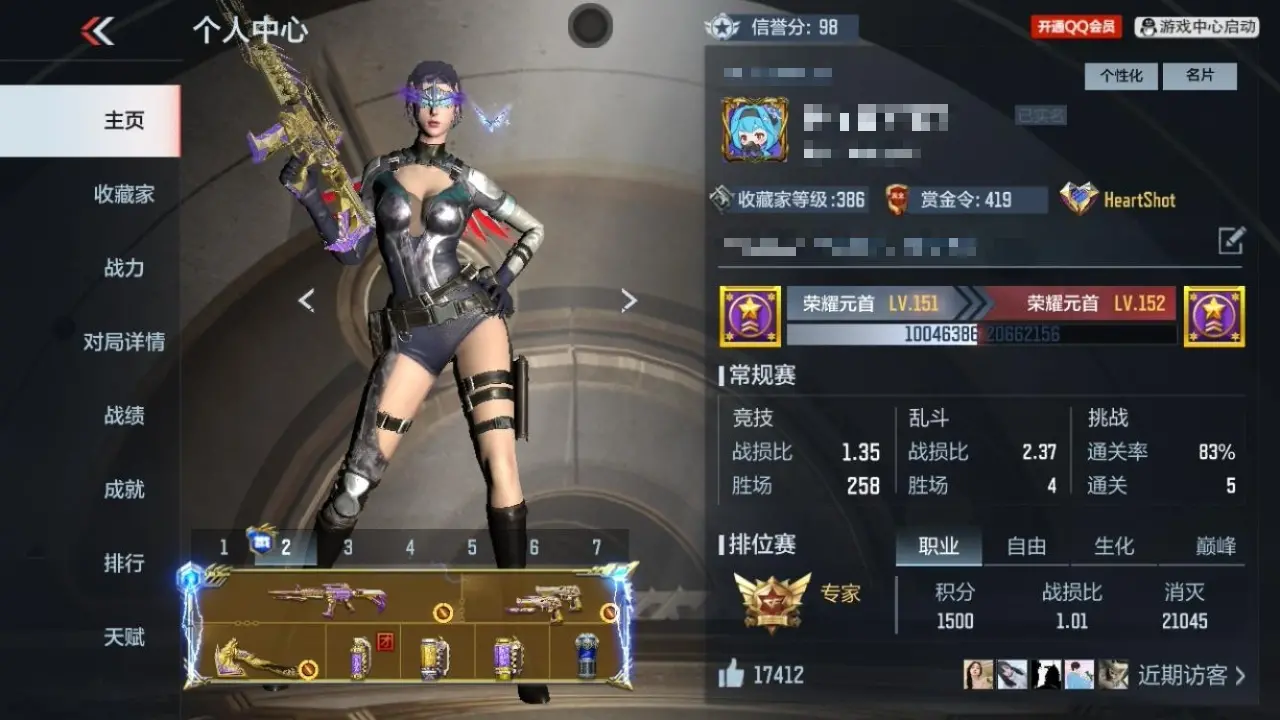1280x720 pixels.
Task: Show the previous character with left arrow
Action: tap(307, 300)
